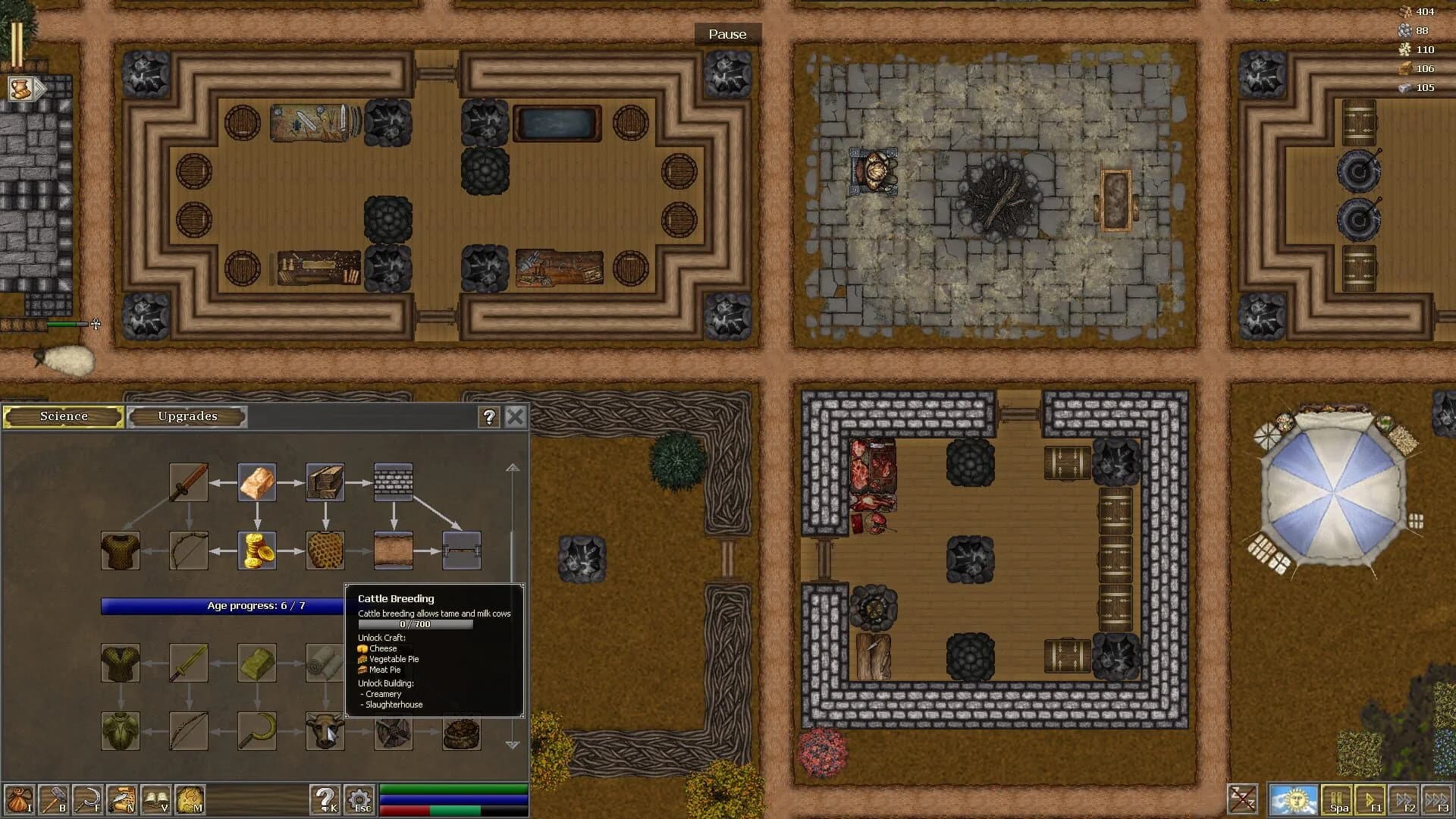Switch to the Science tab
The image size is (1456, 819).
[63, 416]
